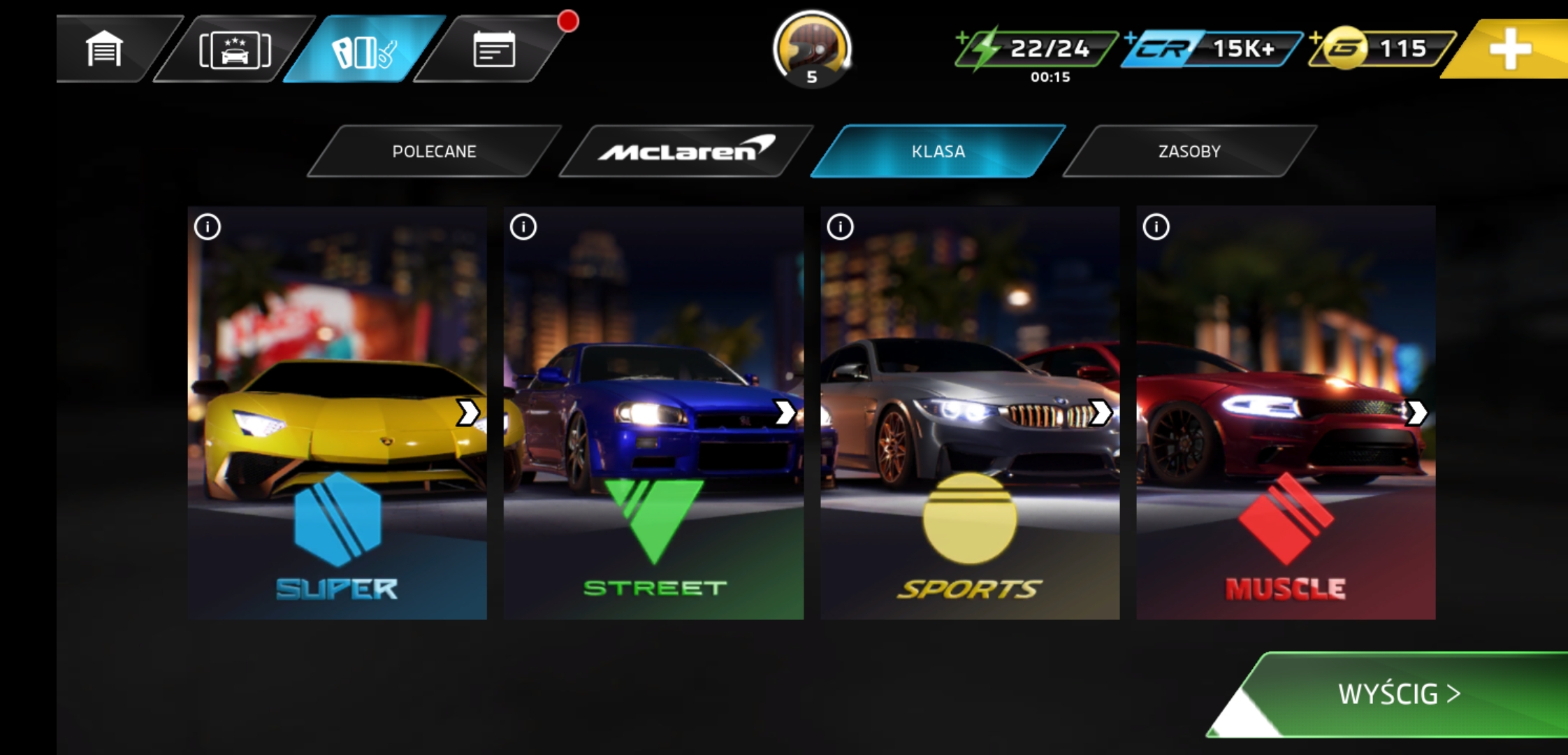
Task: Add more gold coins
Action: coord(1382,48)
